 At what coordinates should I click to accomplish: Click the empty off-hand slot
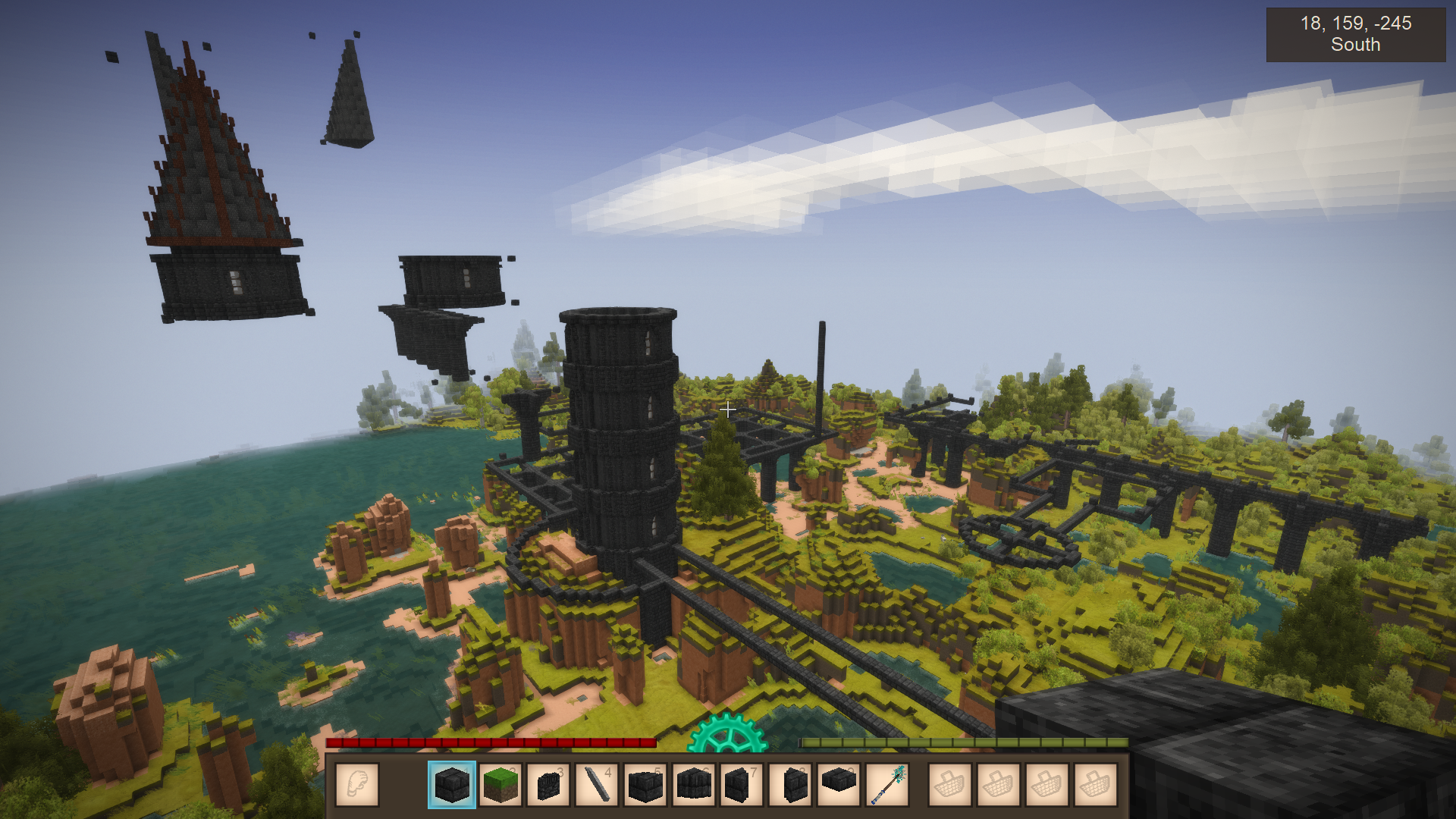coord(356,784)
